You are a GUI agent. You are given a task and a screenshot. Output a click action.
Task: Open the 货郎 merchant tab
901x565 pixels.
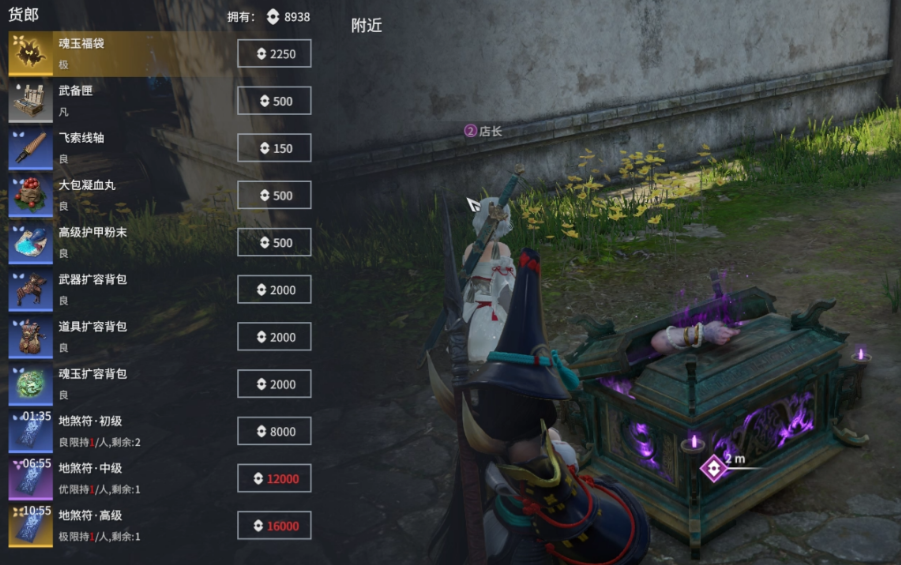(23, 15)
